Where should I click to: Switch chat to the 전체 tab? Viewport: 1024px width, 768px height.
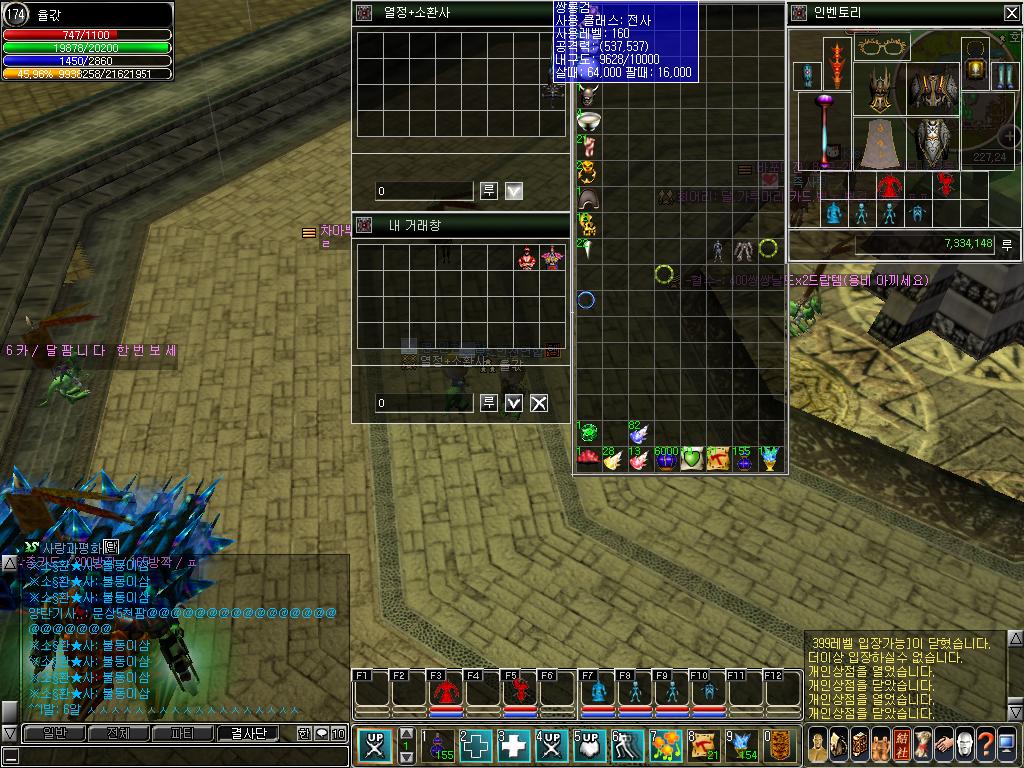117,734
